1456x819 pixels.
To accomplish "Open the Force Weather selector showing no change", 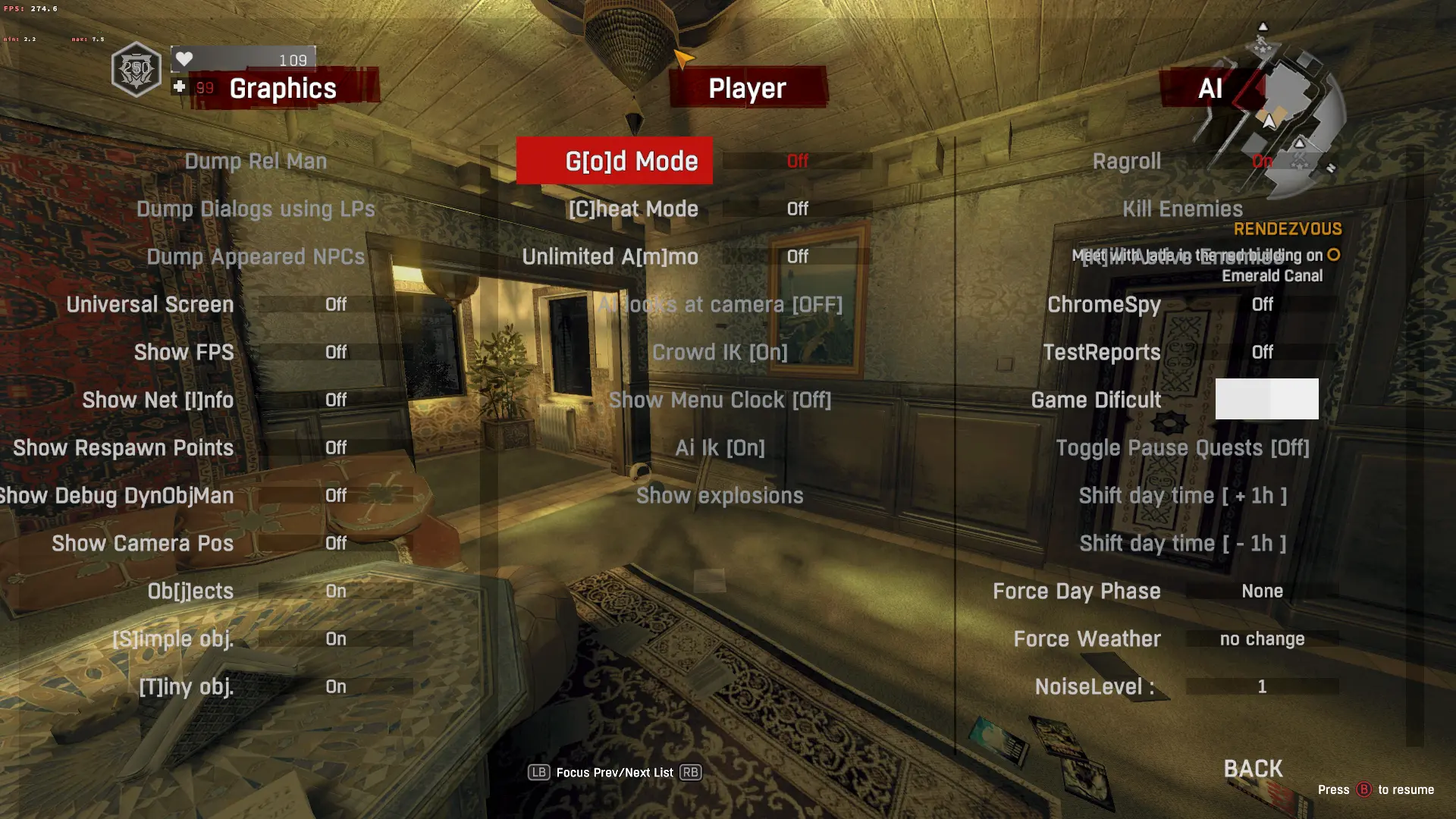I will click(1087, 639).
